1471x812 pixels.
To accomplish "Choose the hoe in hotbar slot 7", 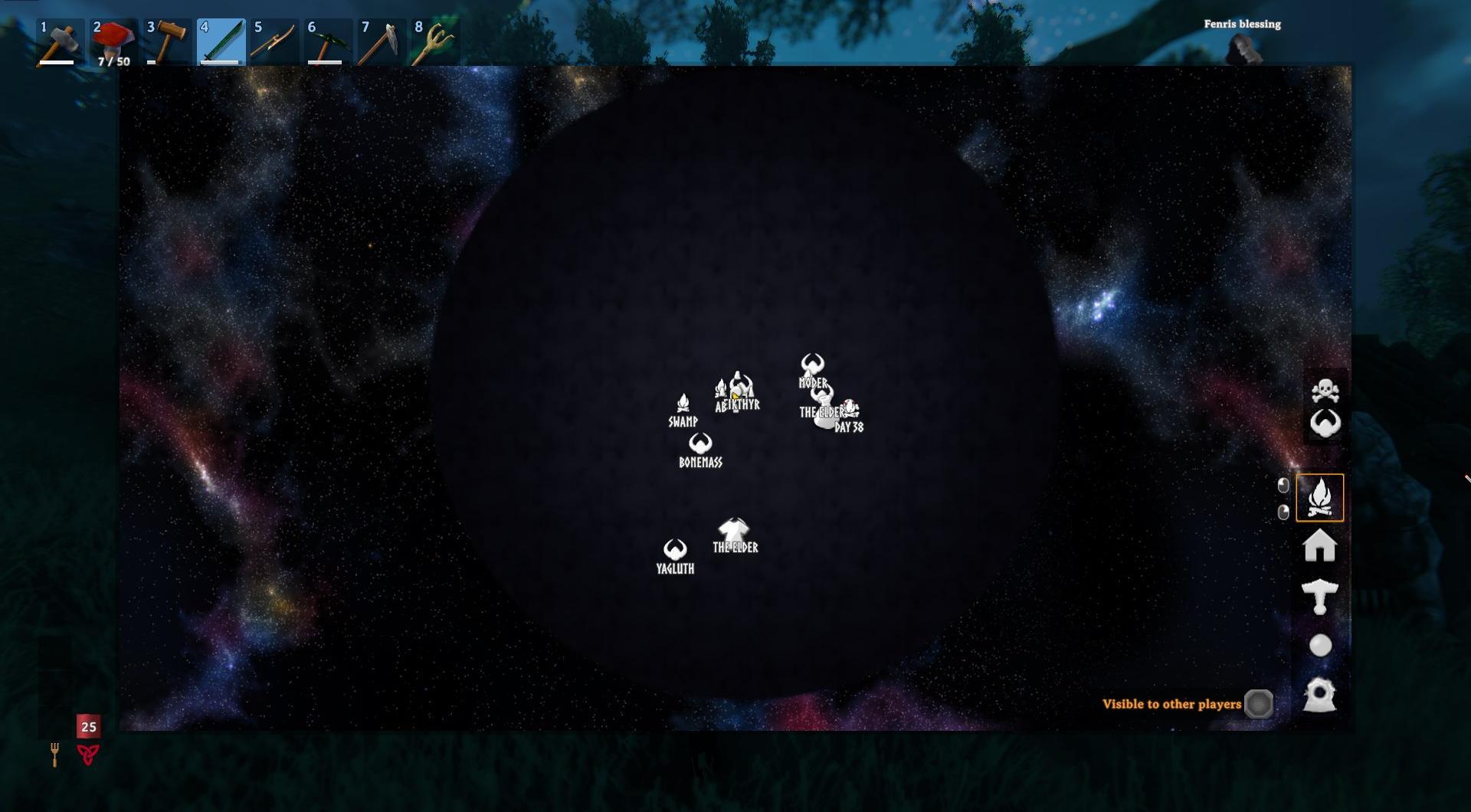I will [382, 42].
